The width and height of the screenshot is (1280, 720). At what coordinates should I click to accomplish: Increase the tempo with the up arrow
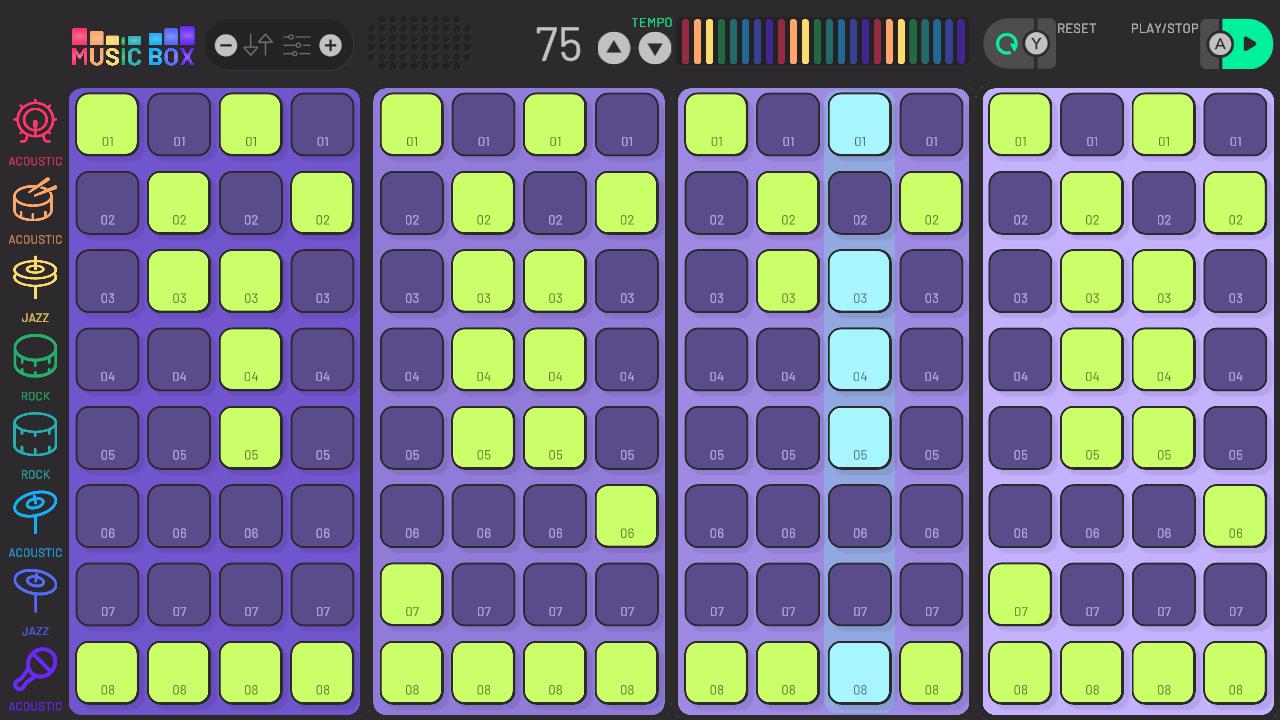613,46
